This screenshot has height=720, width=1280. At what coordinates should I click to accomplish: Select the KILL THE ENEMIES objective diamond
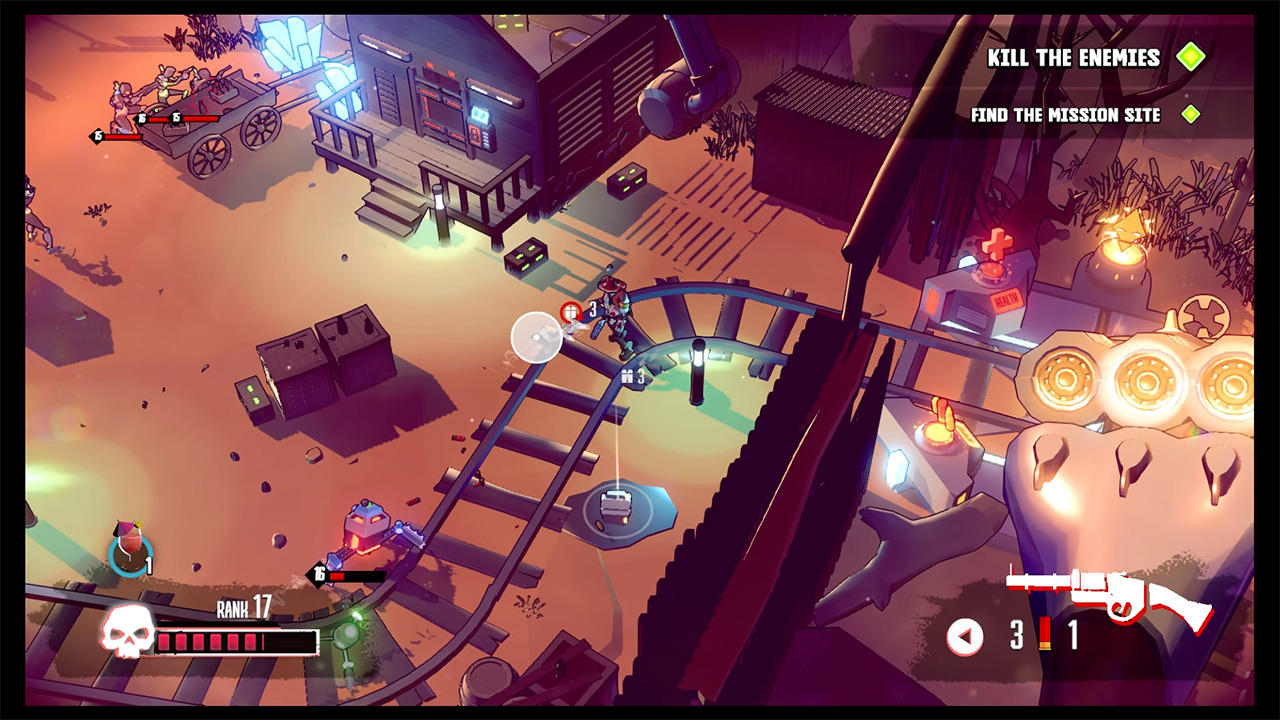pyautogui.click(x=1192, y=58)
